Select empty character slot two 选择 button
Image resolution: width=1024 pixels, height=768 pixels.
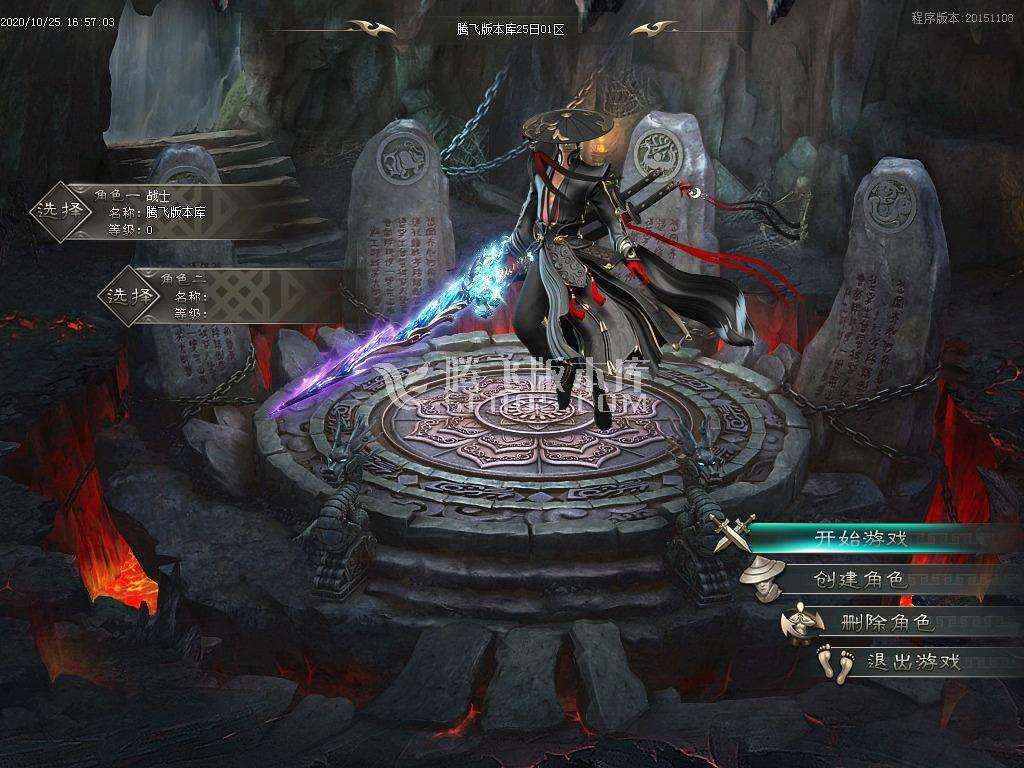tap(131, 295)
